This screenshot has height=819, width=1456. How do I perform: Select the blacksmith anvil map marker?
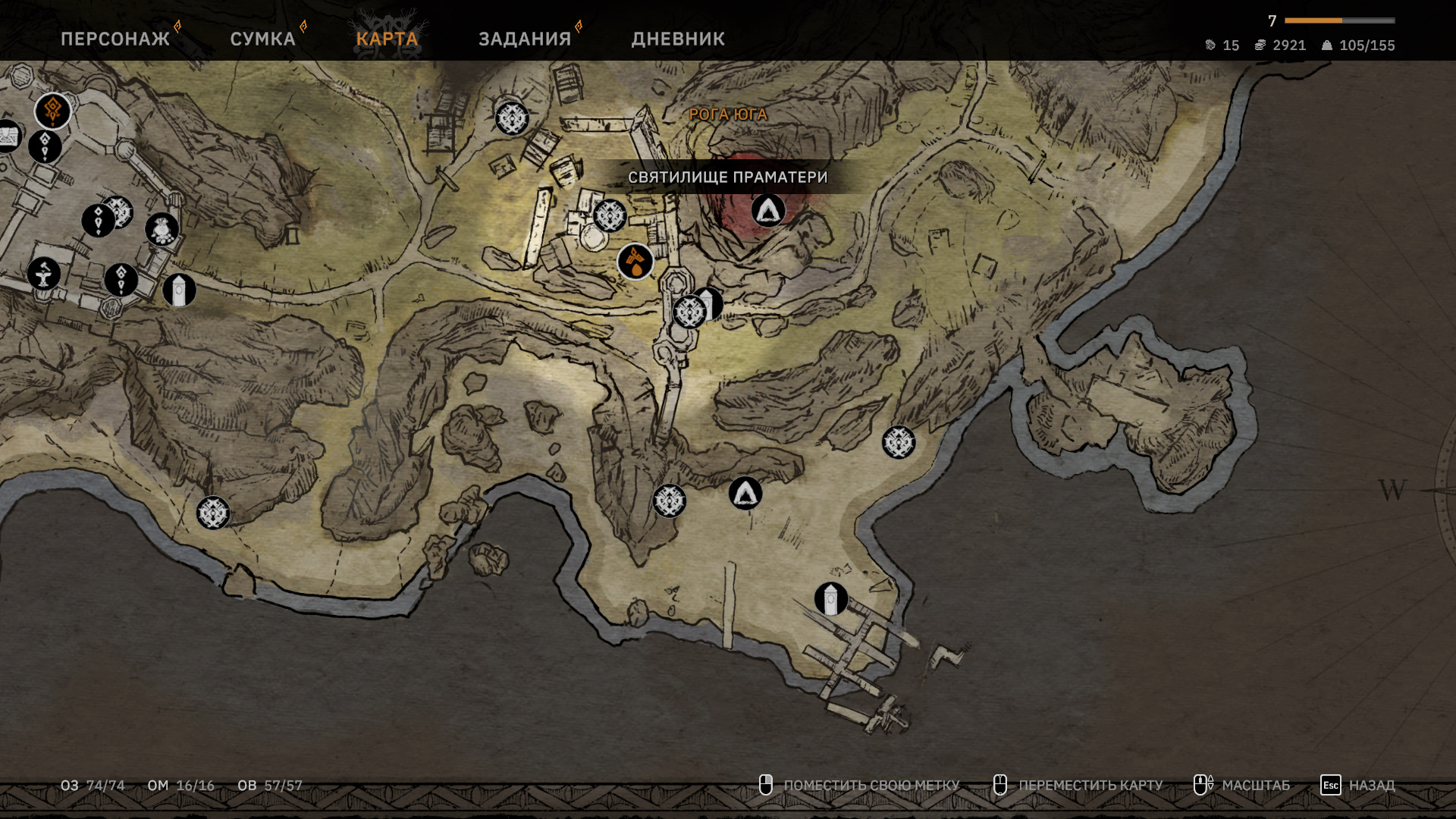(44, 274)
